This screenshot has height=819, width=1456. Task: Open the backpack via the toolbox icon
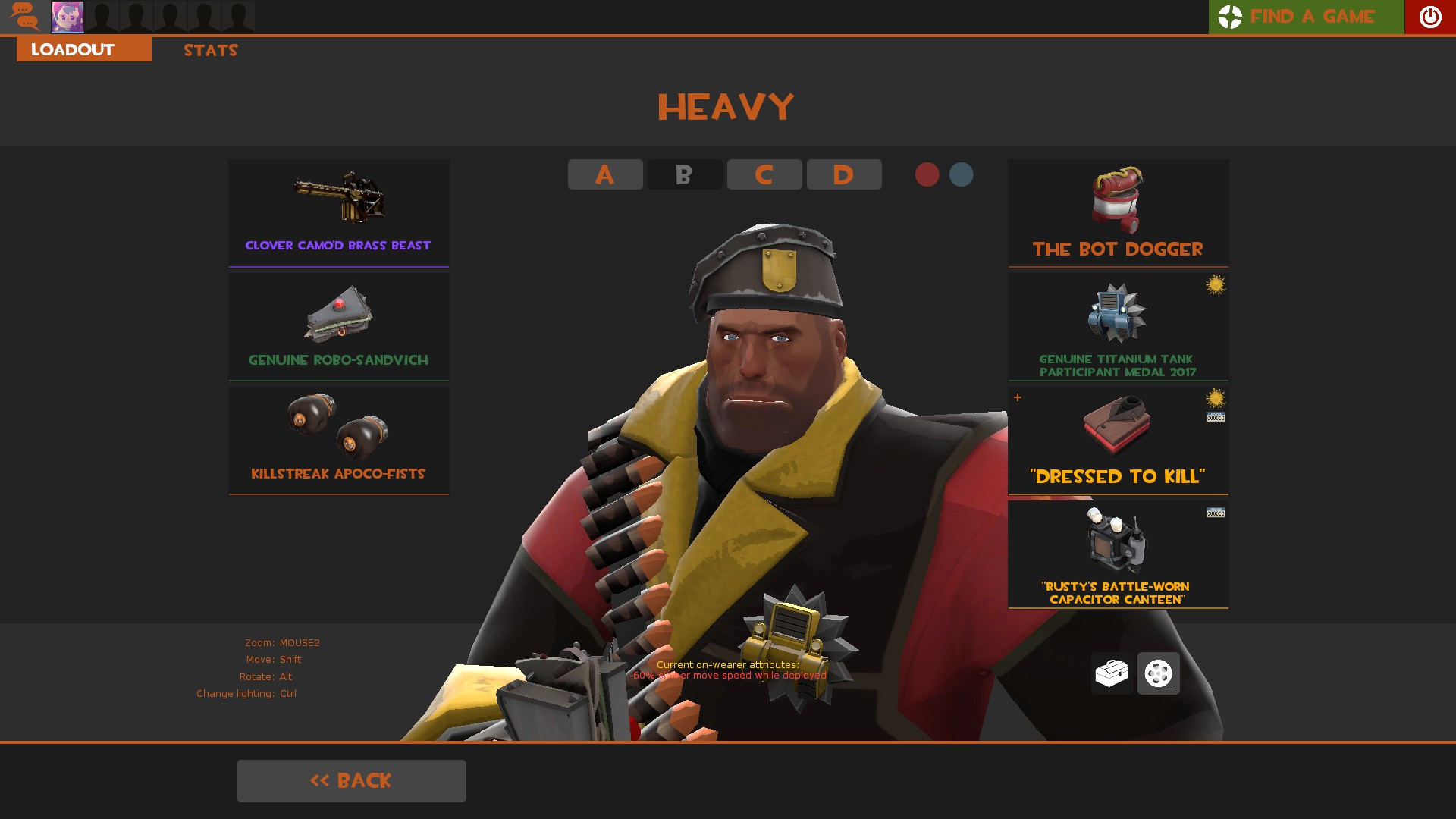(1112, 673)
